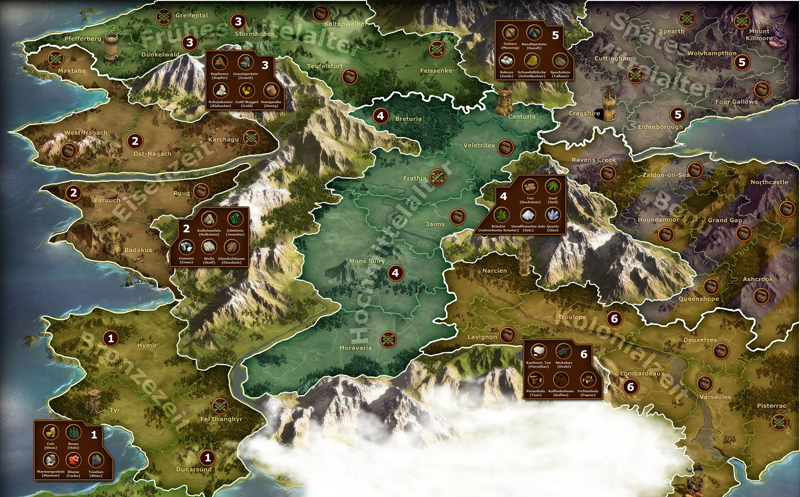The height and width of the screenshot is (497, 800).
Task: Choose the Moravaria battle marker
Action: pyautogui.click(x=388, y=337)
